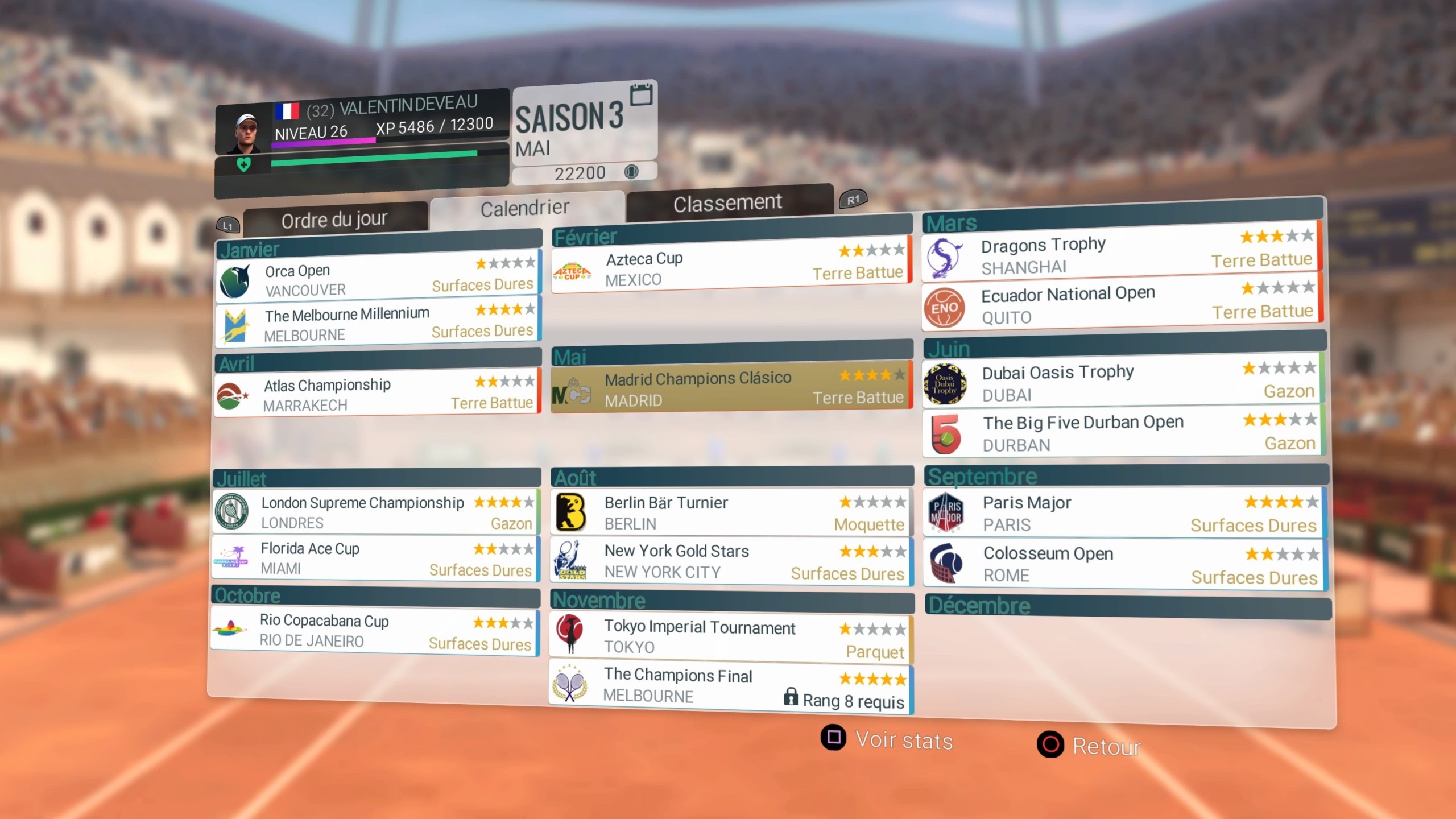This screenshot has width=1456, height=819.
Task: Switch to the Classement tab
Action: click(728, 202)
